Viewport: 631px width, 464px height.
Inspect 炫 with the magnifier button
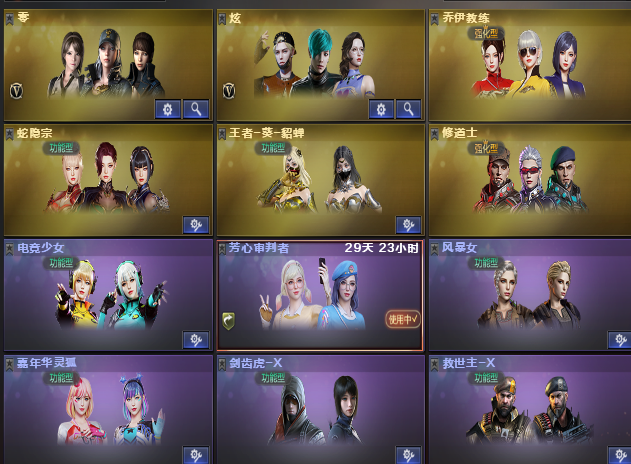coord(409,108)
